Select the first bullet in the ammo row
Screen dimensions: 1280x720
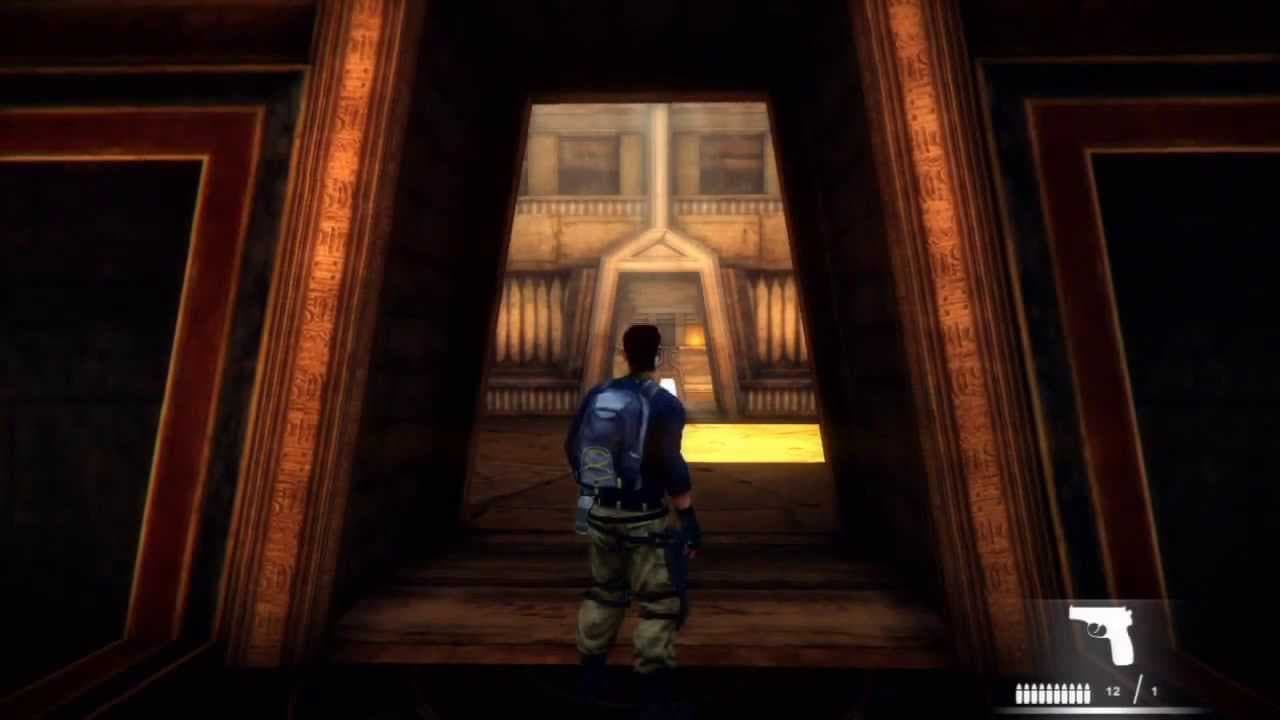click(1019, 692)
